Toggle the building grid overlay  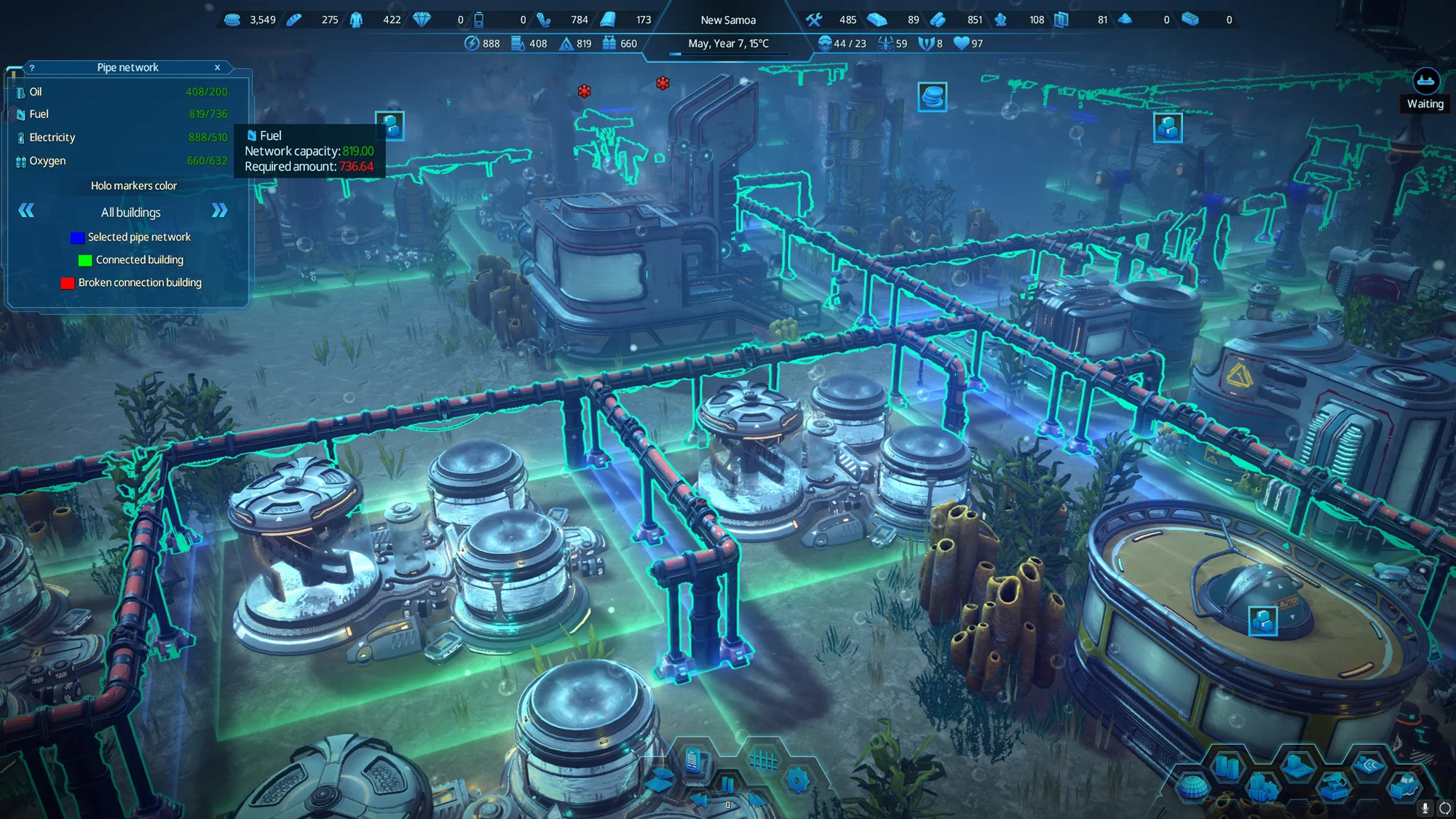pos(763,761)
